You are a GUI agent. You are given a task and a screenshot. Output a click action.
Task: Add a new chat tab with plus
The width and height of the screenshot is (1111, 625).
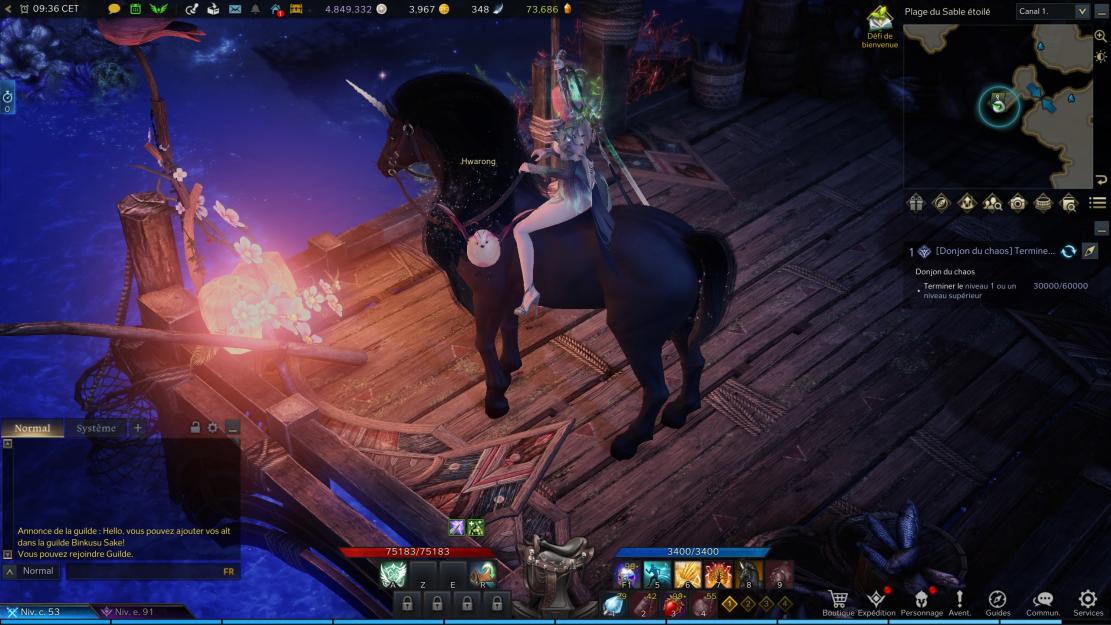point(138,428)
